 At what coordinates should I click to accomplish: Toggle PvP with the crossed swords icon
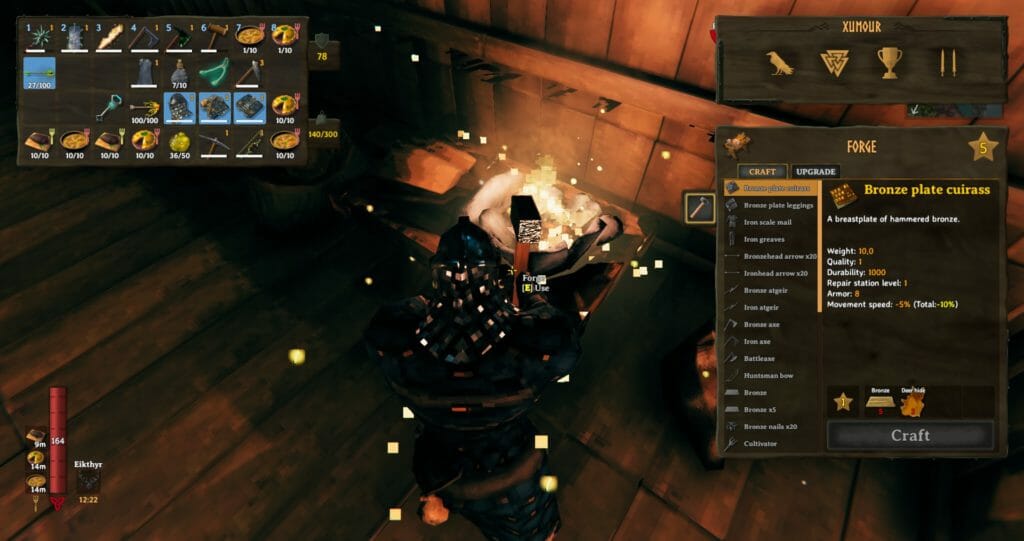944,64
